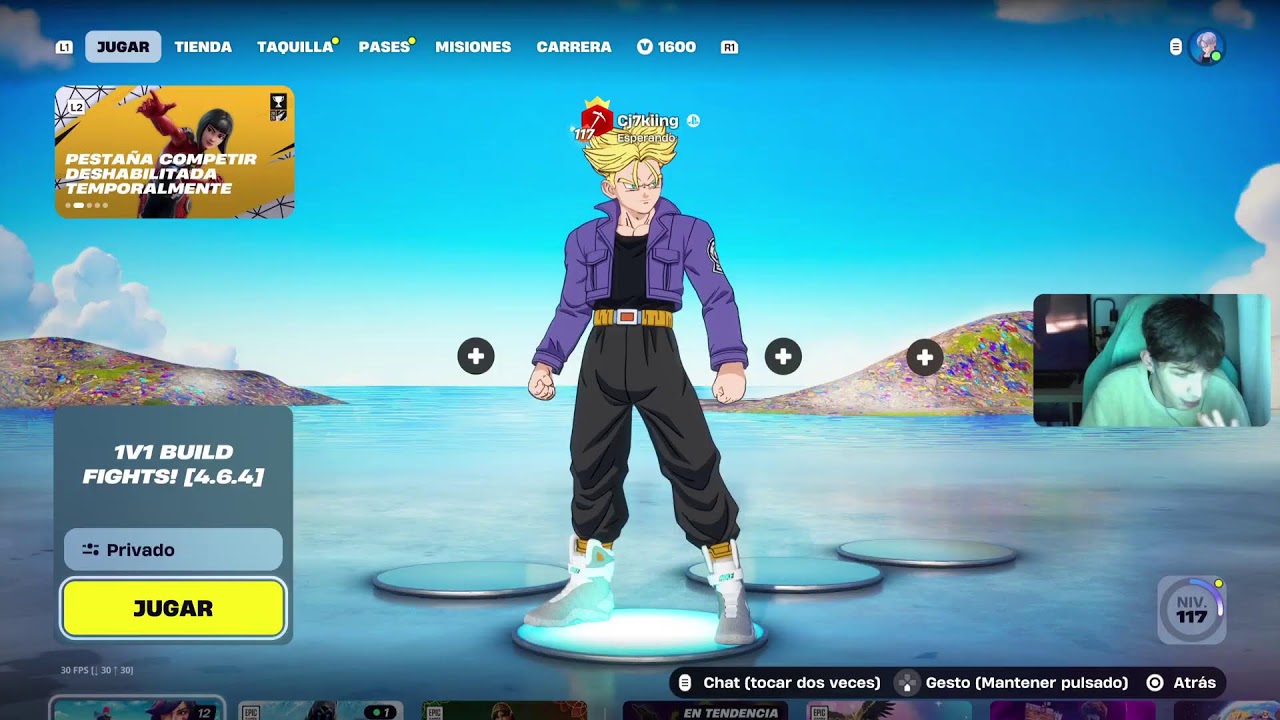Open the En Tendencia island thumbnail
1280x720 pixels.
pyautogui.click(x=705, y=711)
